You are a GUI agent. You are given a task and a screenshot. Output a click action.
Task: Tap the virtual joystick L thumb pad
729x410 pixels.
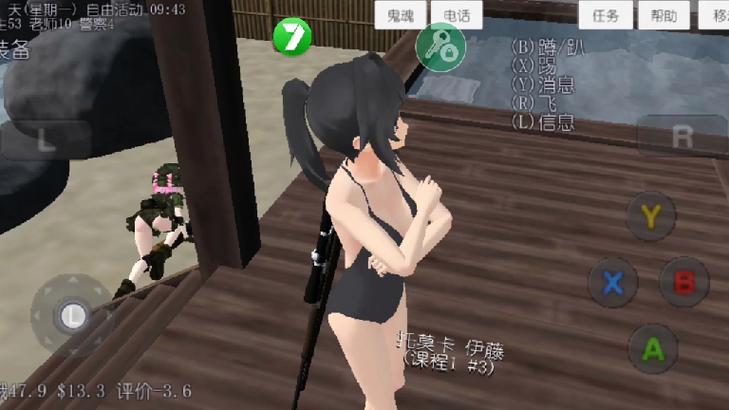click(x=71, y=316)
